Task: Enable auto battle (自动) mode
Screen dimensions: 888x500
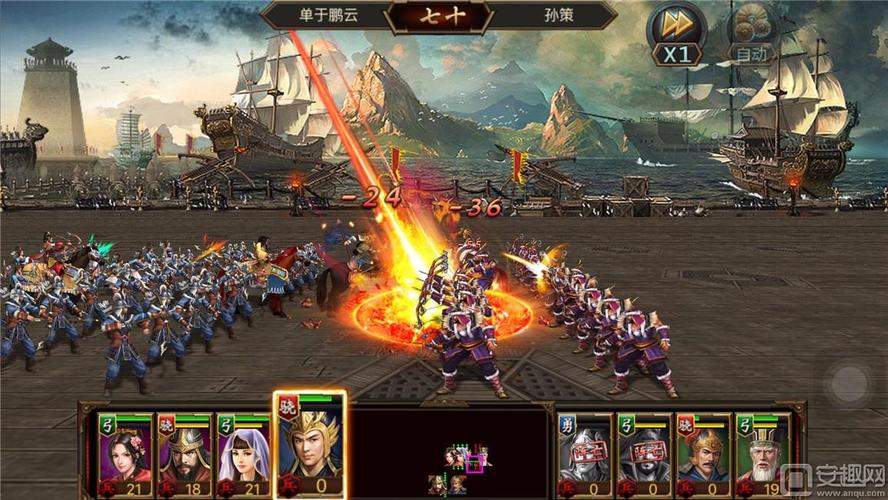Action: [x=752, y=35]
